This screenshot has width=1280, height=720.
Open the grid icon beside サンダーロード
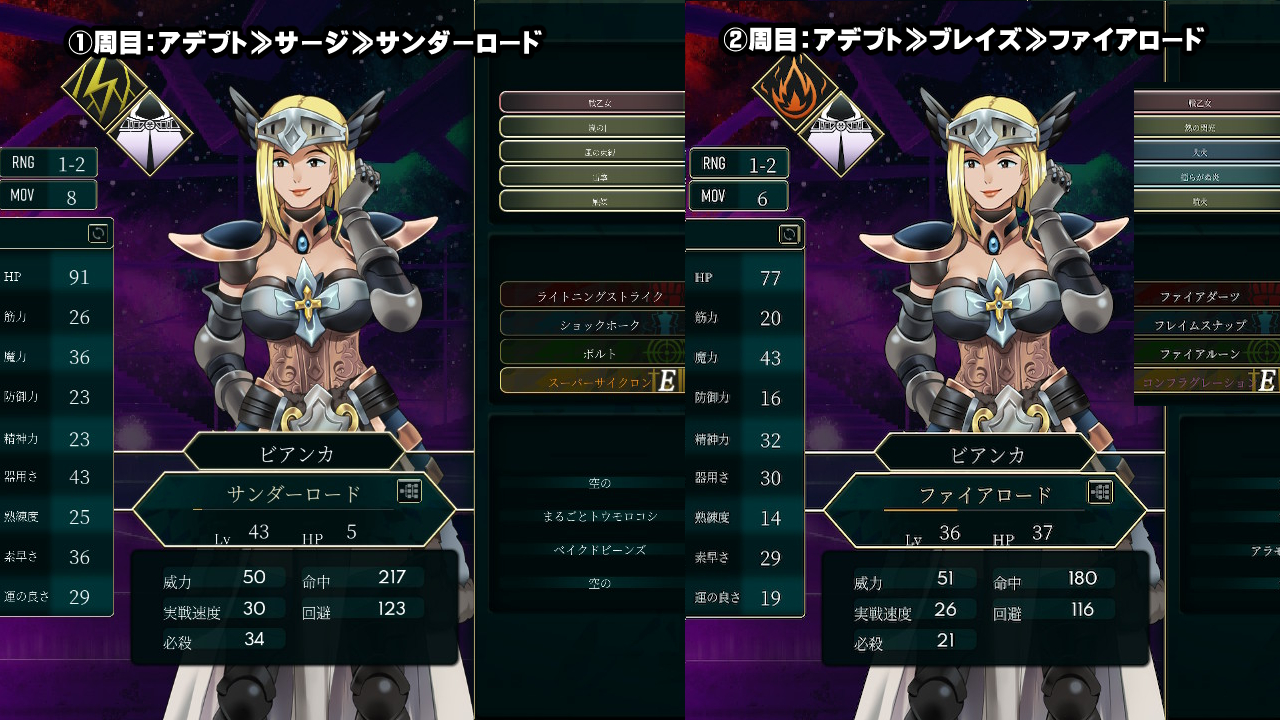click(x=409, y=491)
